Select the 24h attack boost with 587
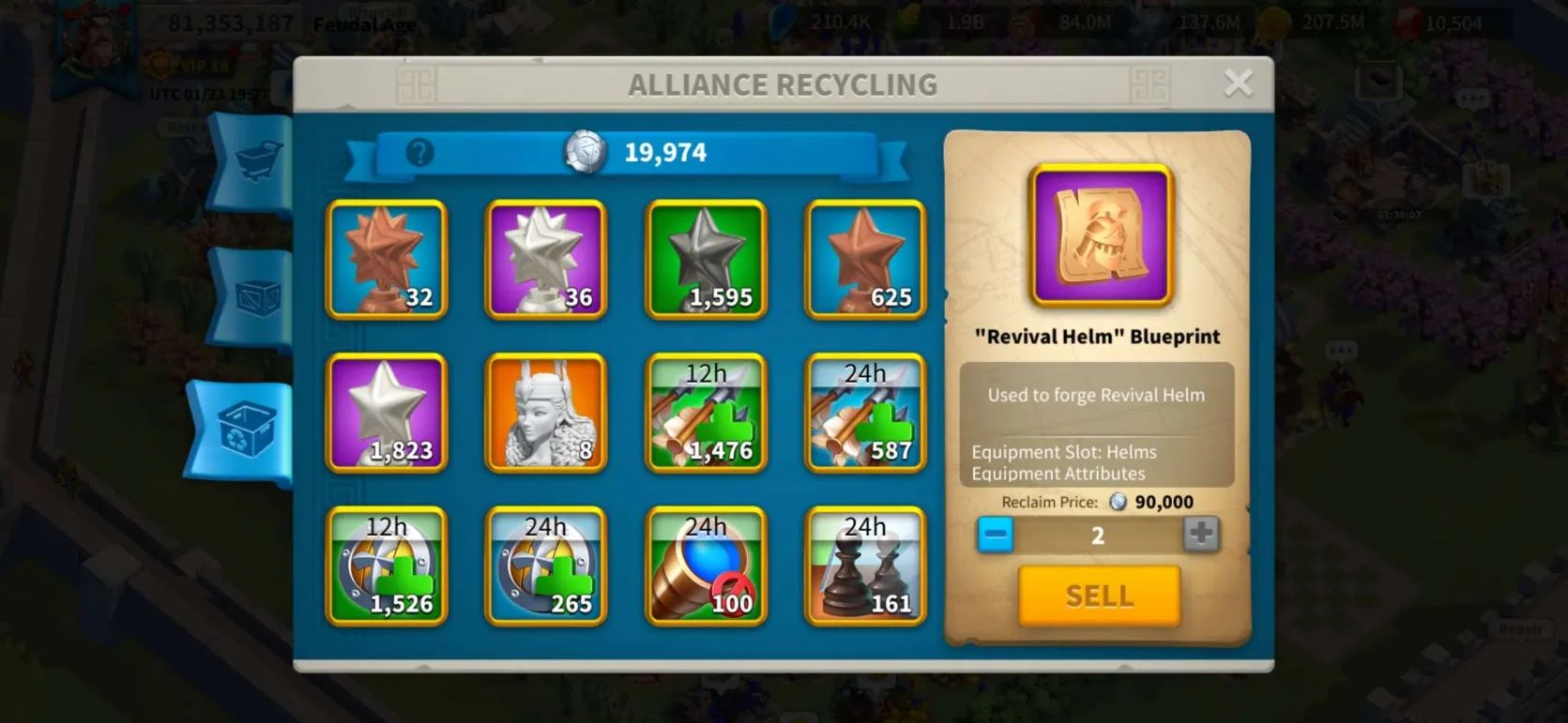 865,413
